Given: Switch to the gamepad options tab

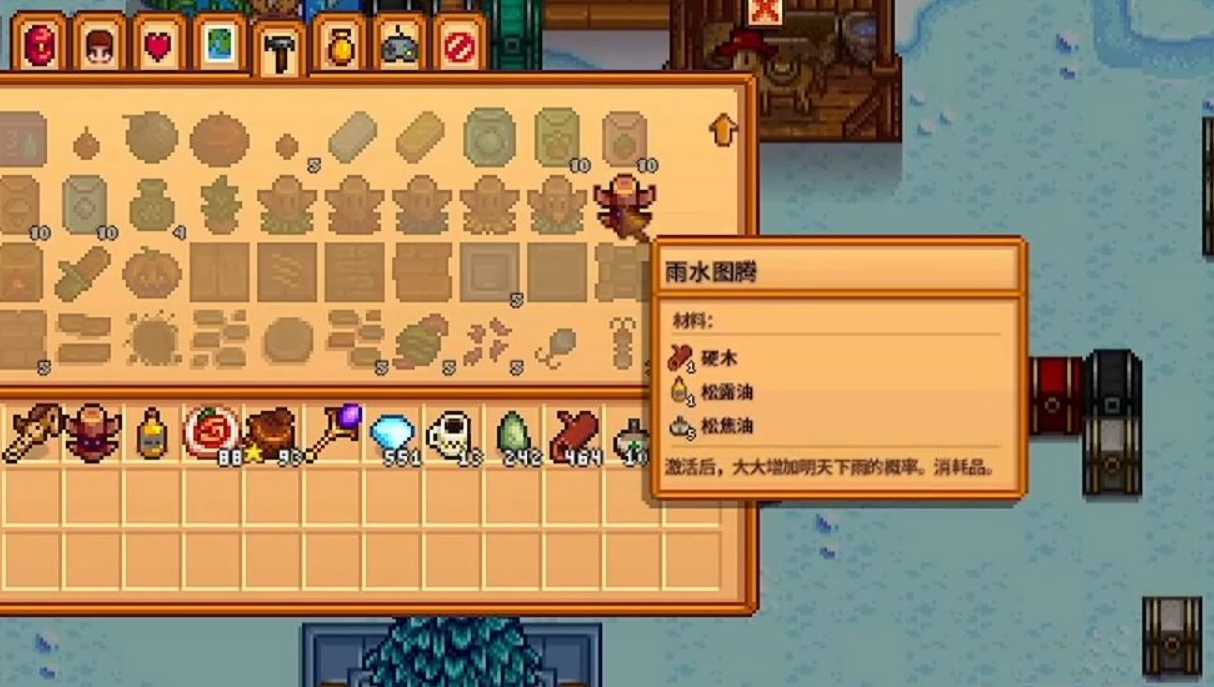Looking at the screenshot, I should click(399, 45).
